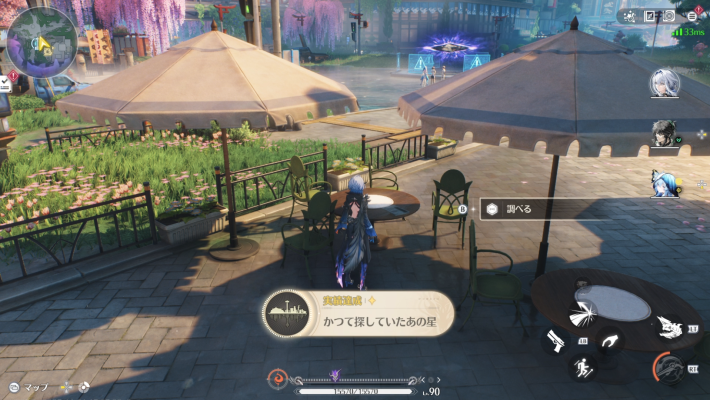
Task: Activate the echo beast skill icon
Action: (671, 326)
